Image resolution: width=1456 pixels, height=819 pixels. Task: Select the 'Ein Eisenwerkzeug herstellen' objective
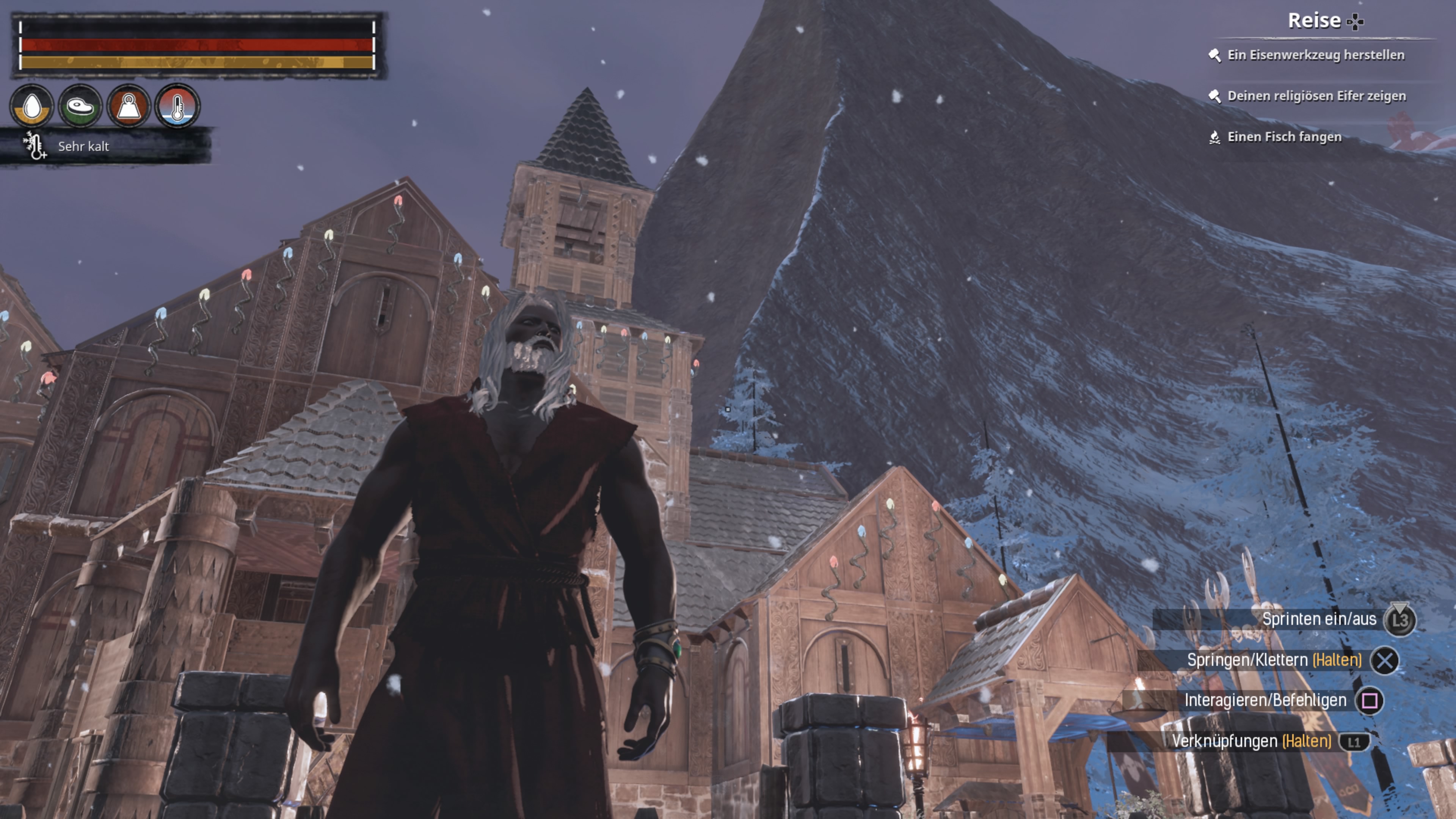(x=1315, y=55)
